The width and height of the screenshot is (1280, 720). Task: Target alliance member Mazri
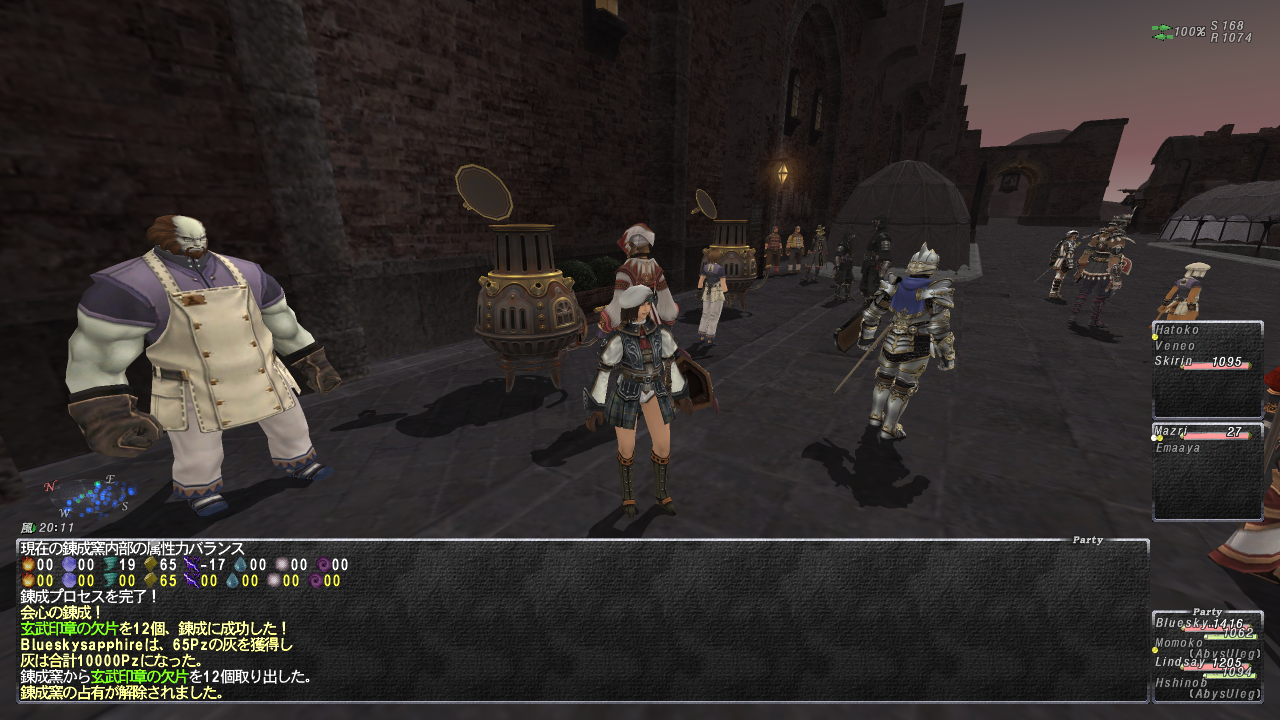1171,432
